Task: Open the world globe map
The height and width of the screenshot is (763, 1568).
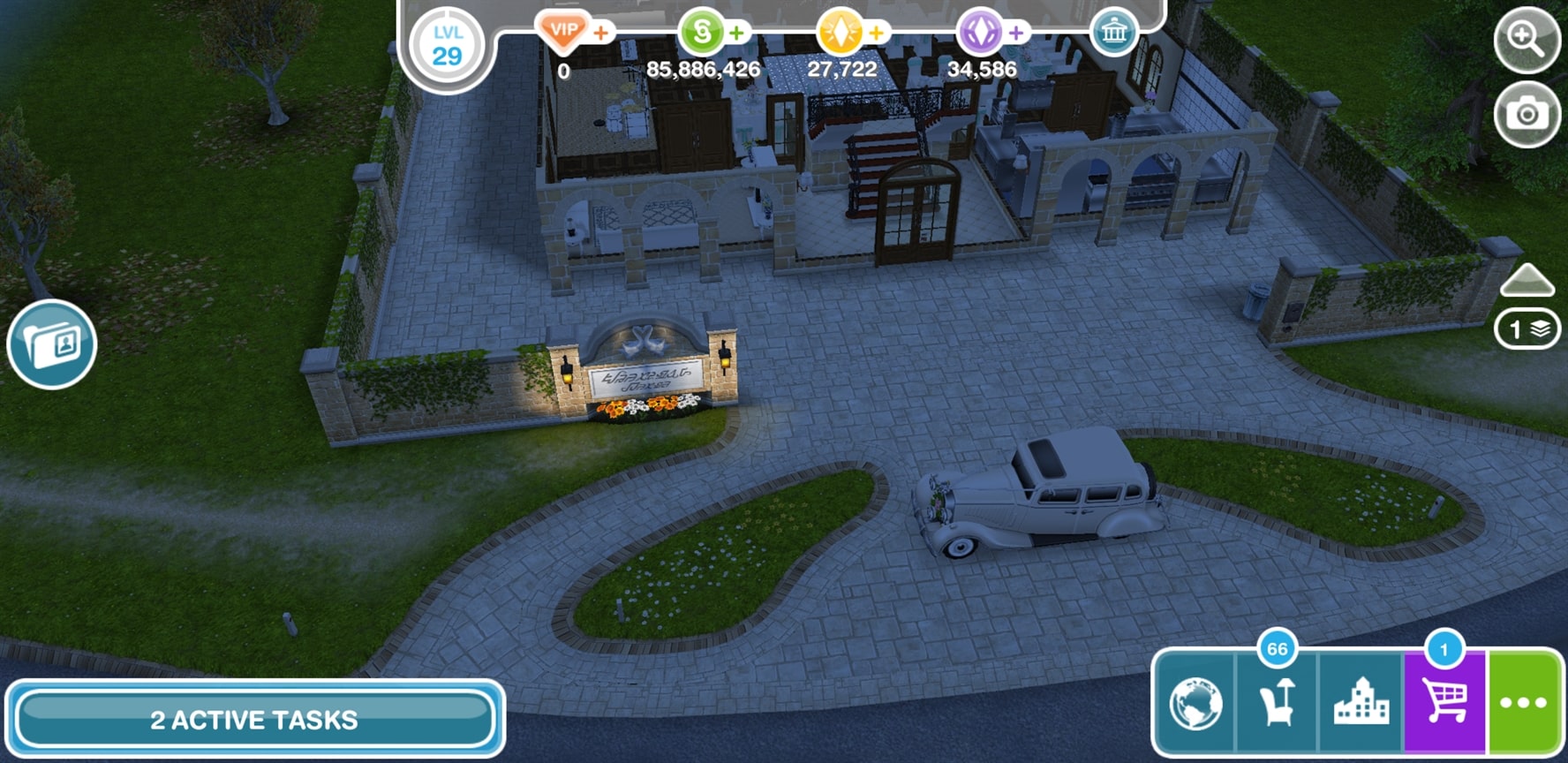Action: click(x=1195, y=704)
